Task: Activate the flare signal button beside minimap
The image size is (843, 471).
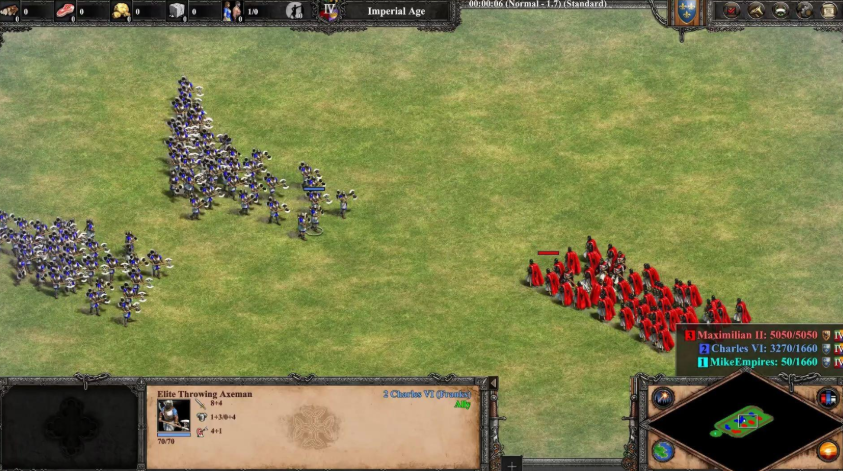Action: [663, 398]
